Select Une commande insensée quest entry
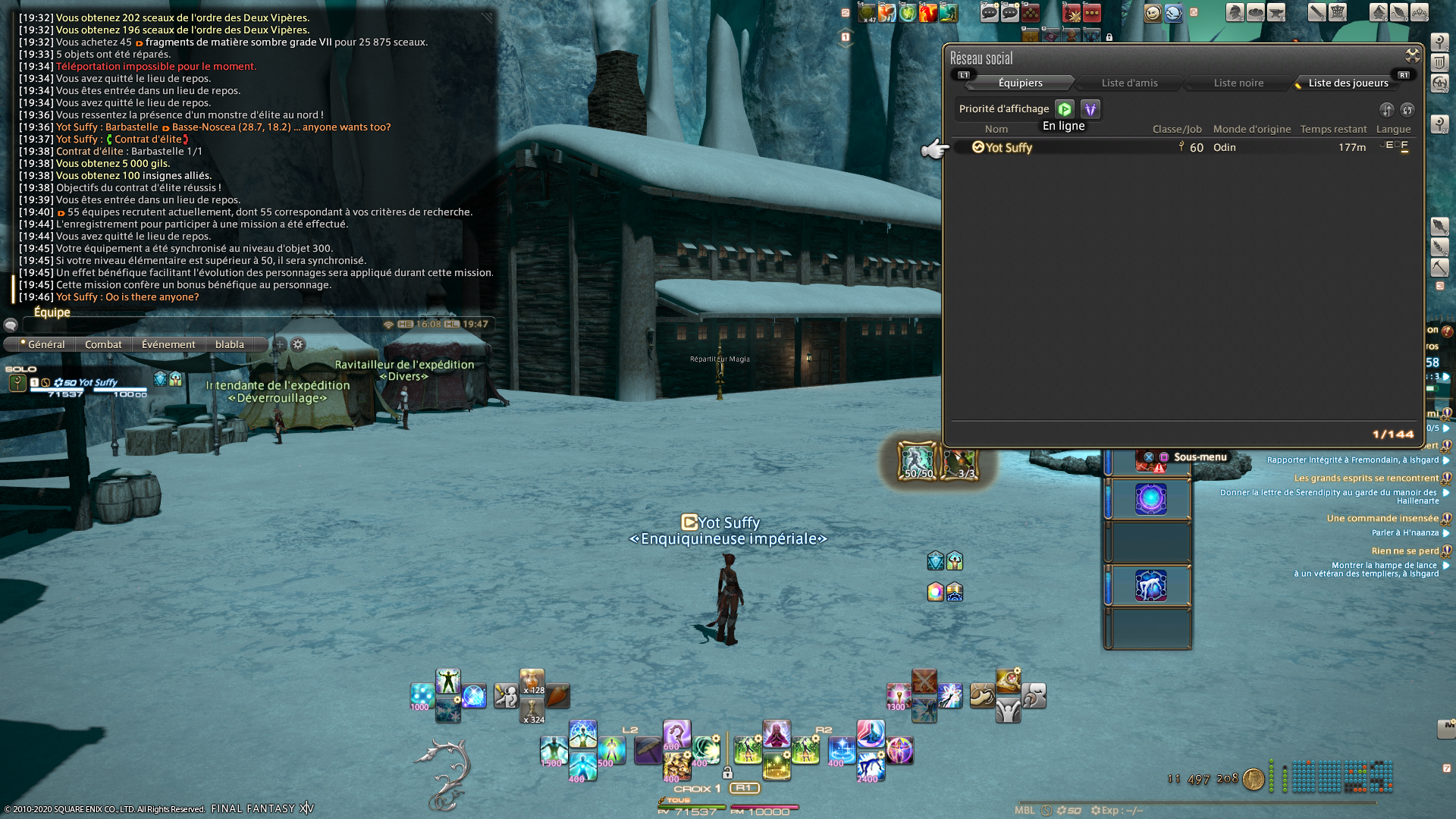 click(x=1382, y=519)
